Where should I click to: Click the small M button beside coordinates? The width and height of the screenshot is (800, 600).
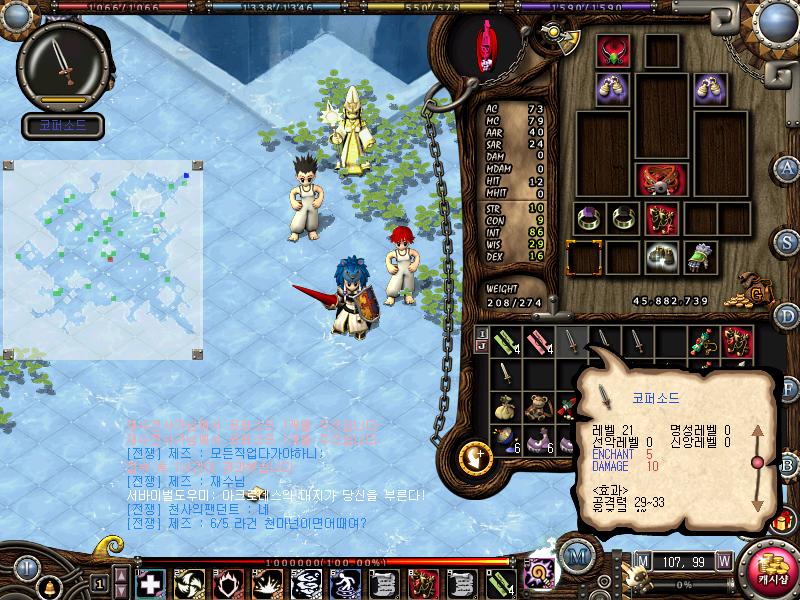pyautogui.click(x=643, y=560)
